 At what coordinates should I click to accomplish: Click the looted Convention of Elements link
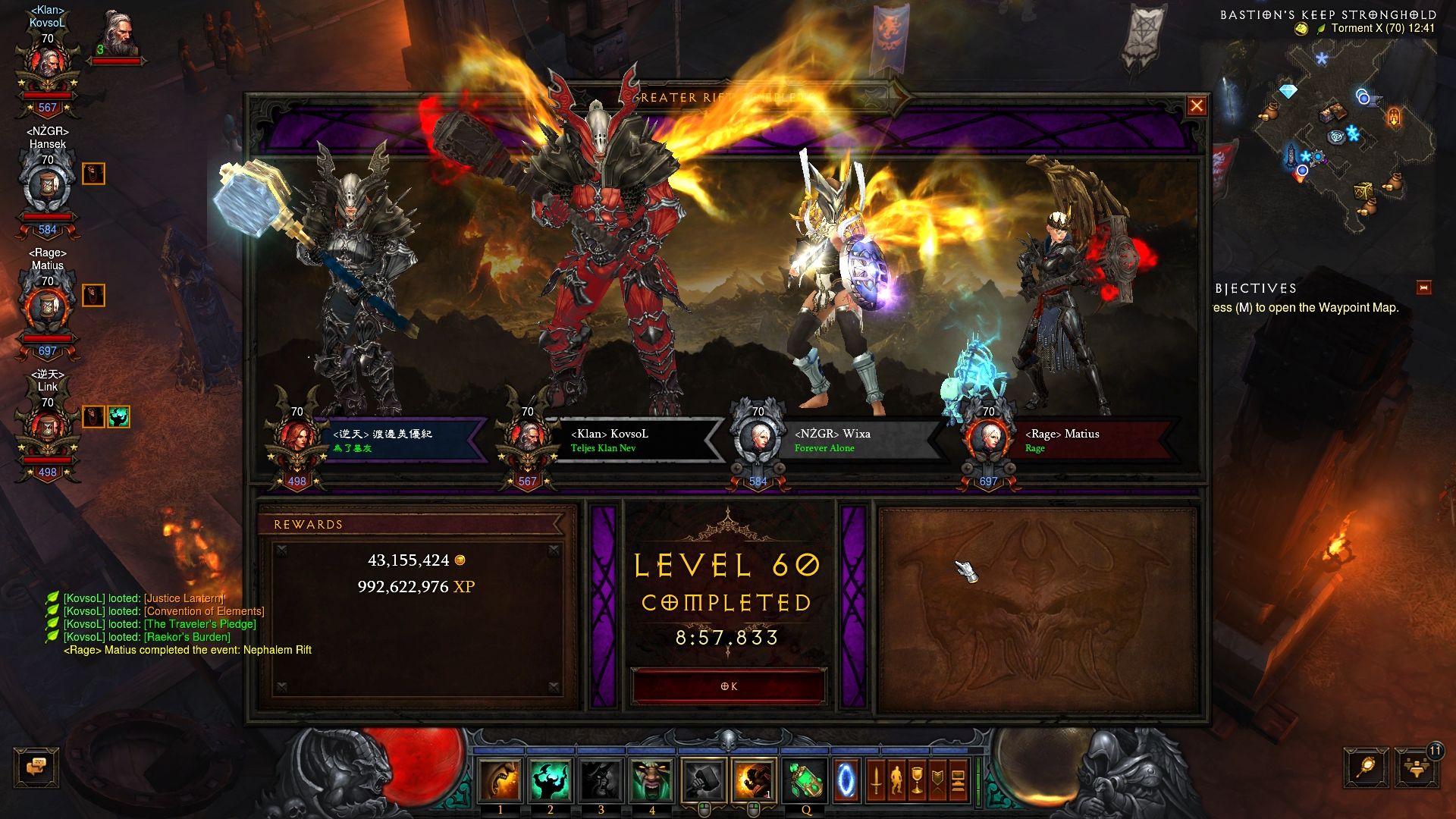[x=205, y=611]
